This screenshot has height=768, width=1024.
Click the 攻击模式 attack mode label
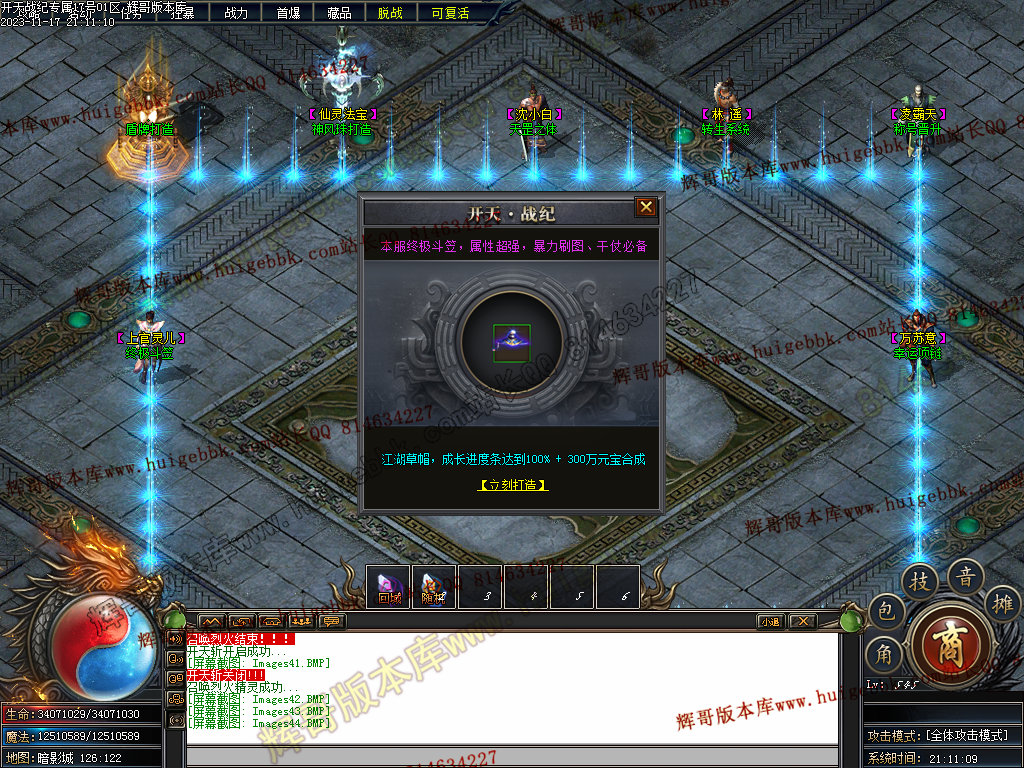point(938,735)
